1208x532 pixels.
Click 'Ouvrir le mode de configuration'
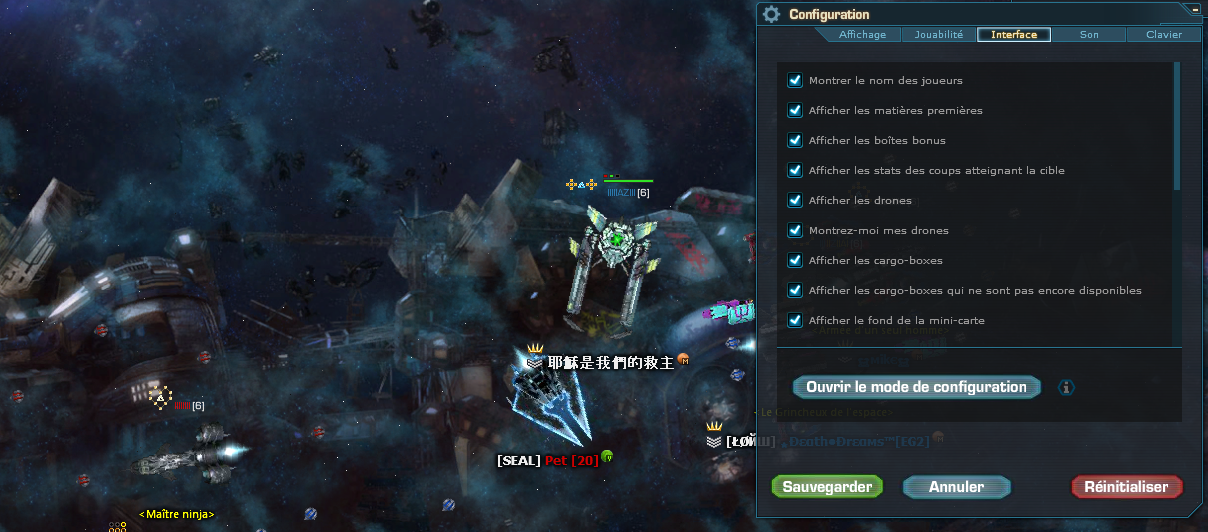click(x=916, y=387)
